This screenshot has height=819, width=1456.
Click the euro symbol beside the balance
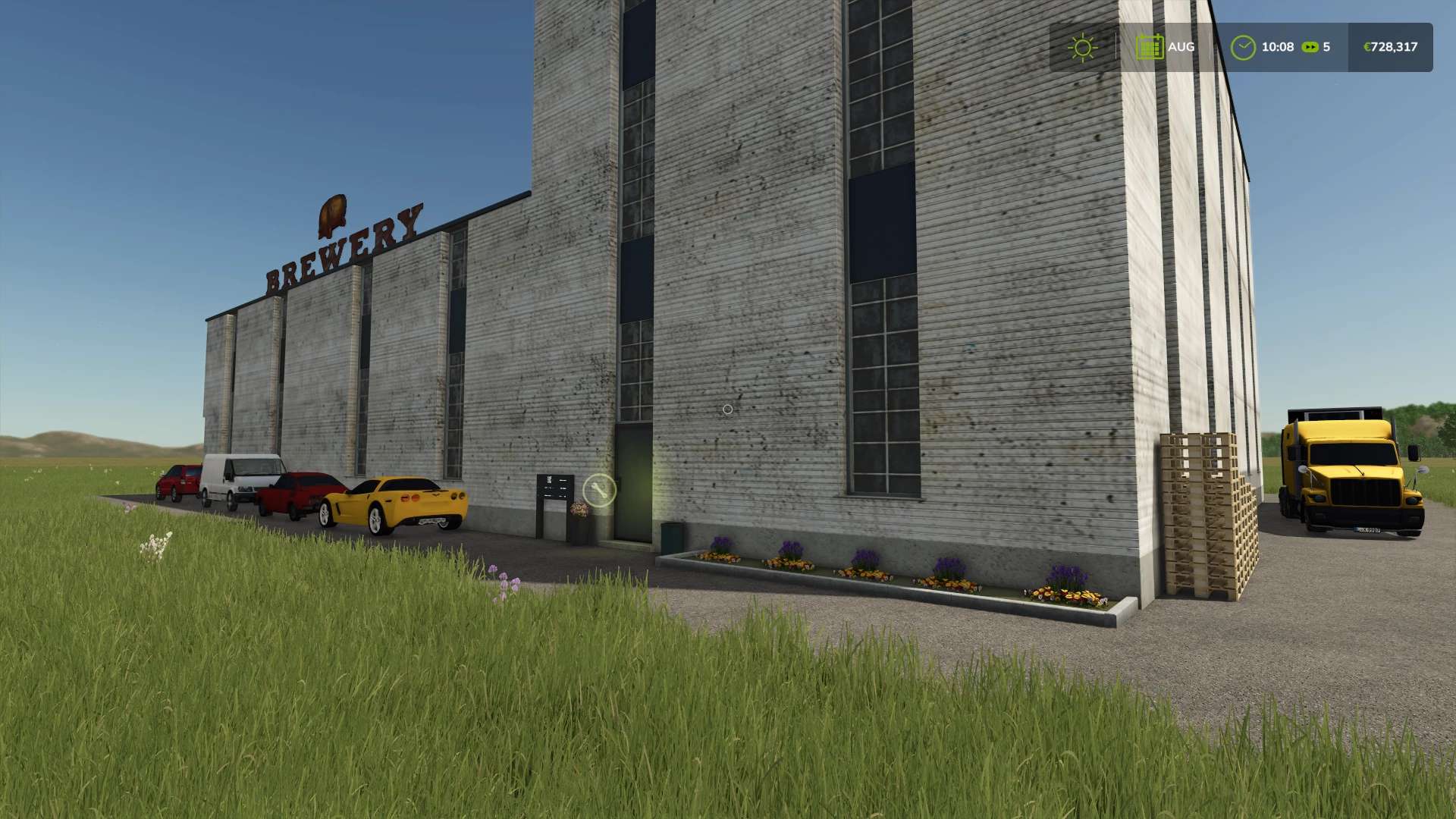pos(1370,47)
